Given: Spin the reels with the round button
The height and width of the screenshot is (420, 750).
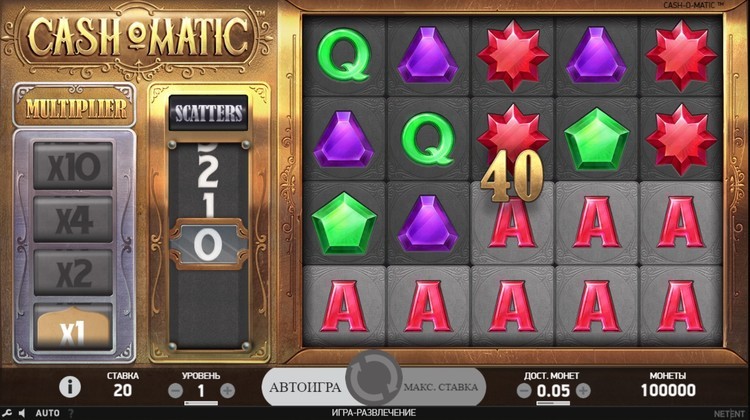Looking at the screenshot, I should pos(373,385).
